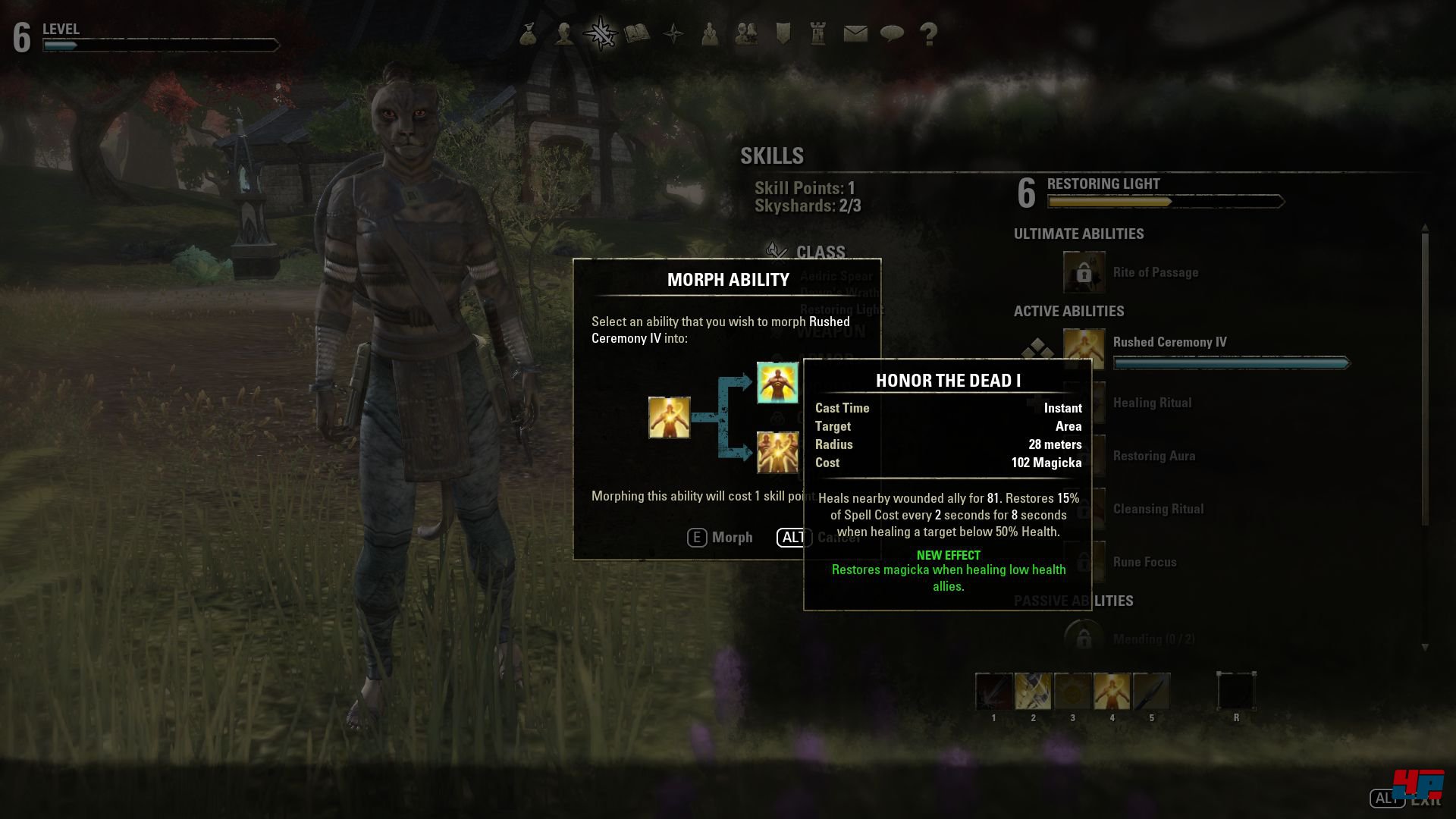Screen dimensions: 1456x819
Task: Select the empty ultimate slot labeled R
Action: point(1236,692)
